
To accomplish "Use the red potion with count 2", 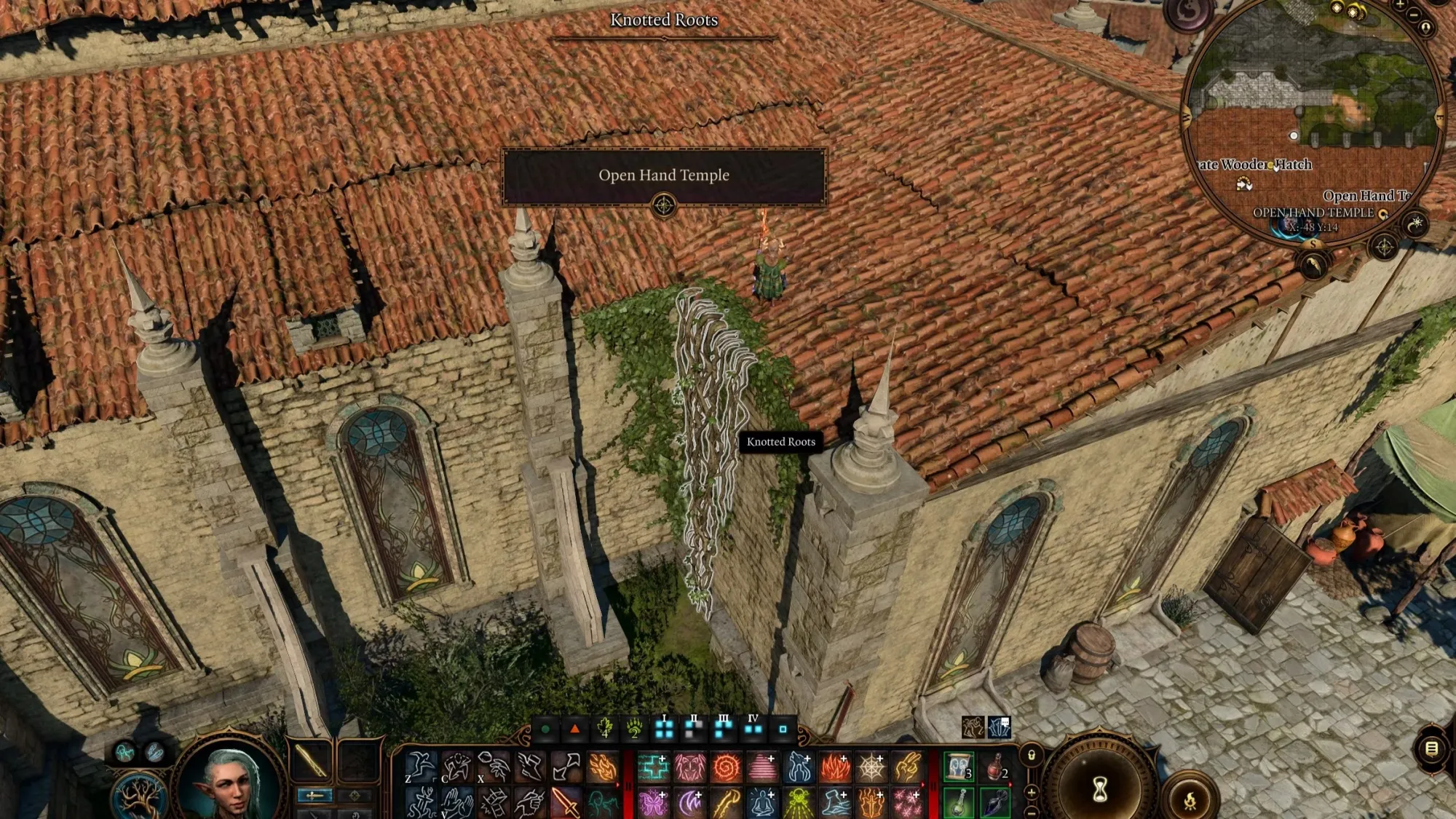I will [x=995, y=767].
